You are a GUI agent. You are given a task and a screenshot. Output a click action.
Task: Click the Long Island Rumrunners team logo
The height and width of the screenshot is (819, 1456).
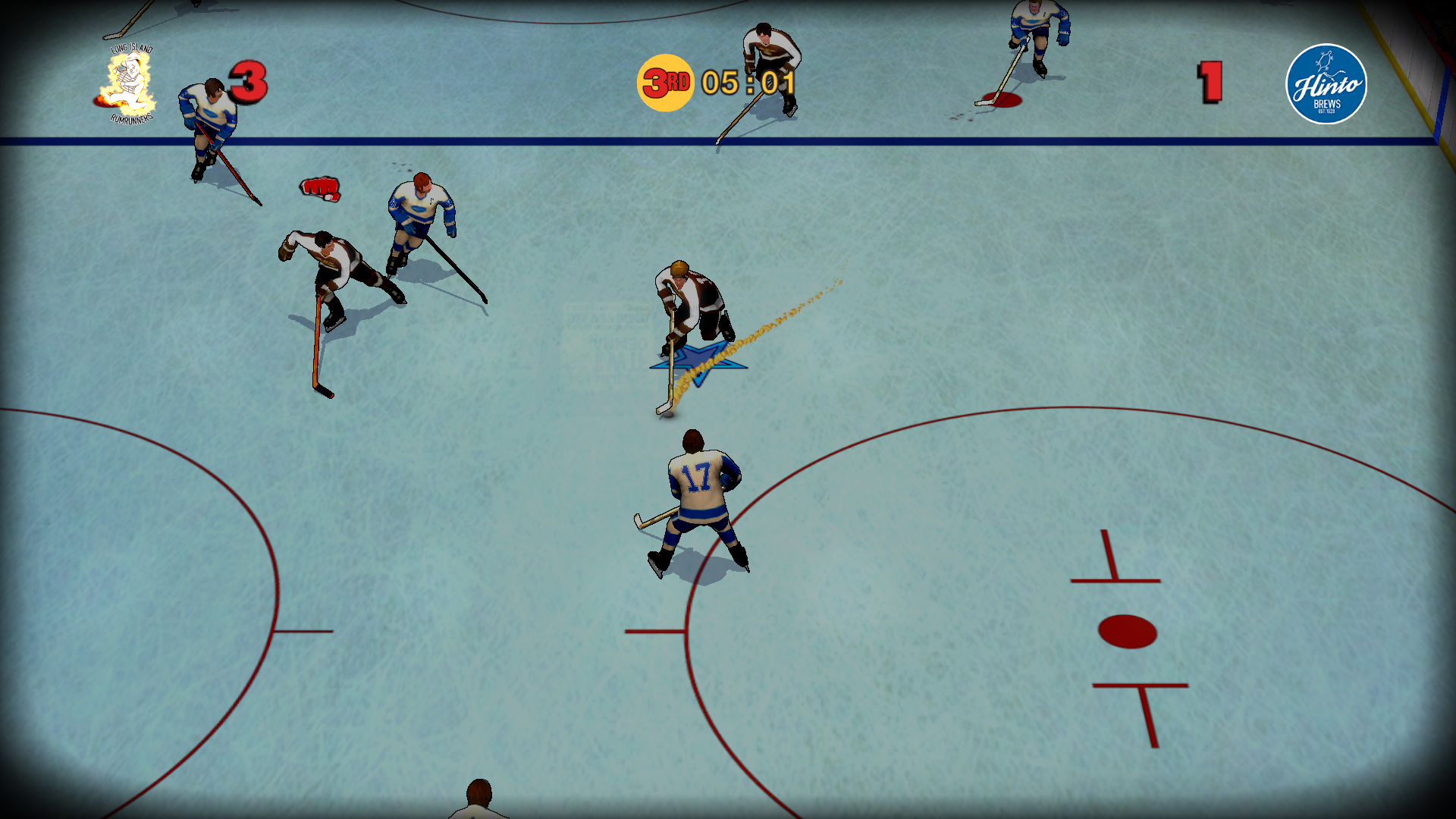click(129, 83)
